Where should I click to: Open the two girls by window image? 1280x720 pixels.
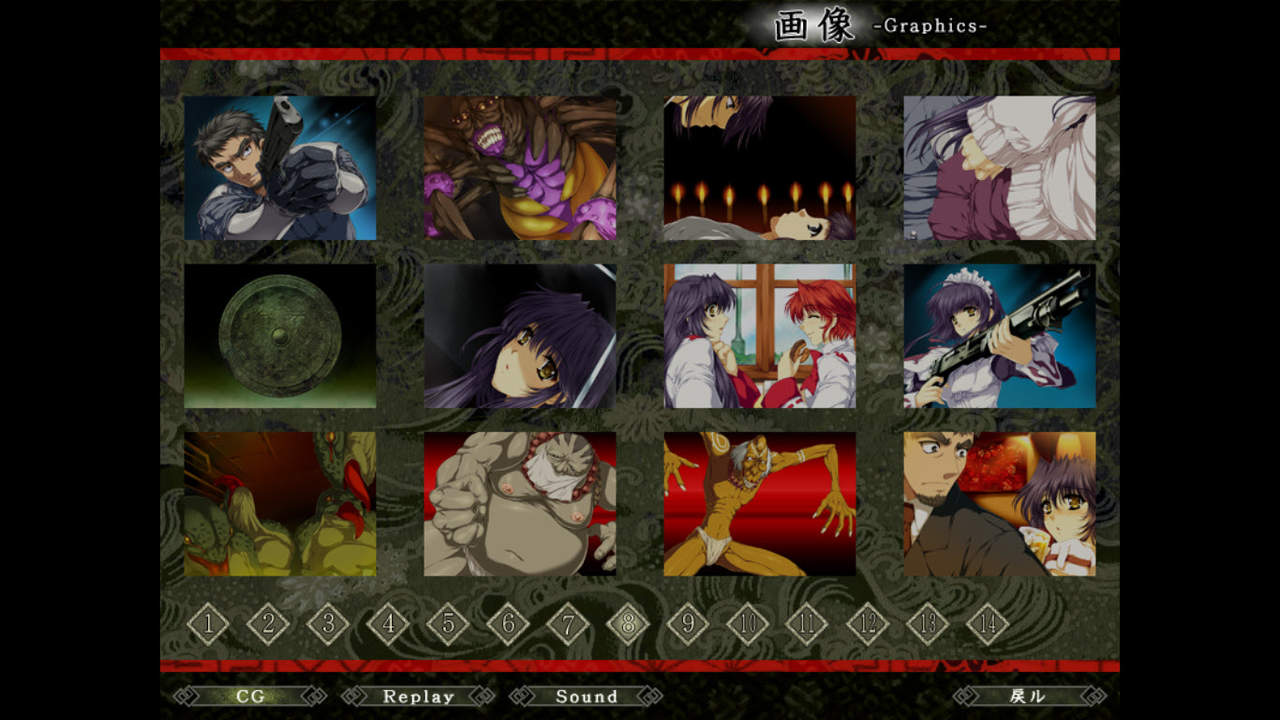coord(760,336)
